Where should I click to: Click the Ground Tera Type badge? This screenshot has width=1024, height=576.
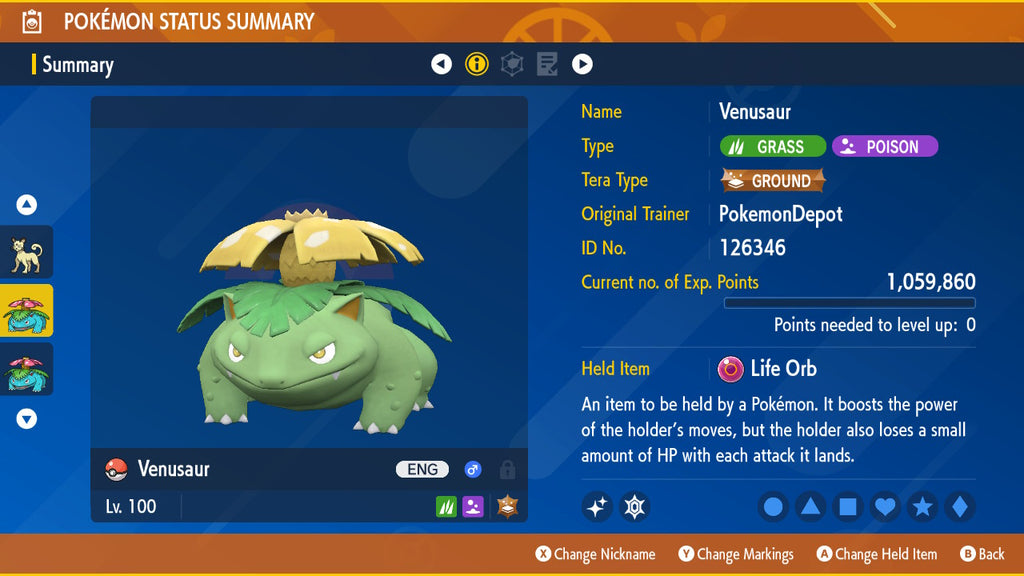point(773,181)
